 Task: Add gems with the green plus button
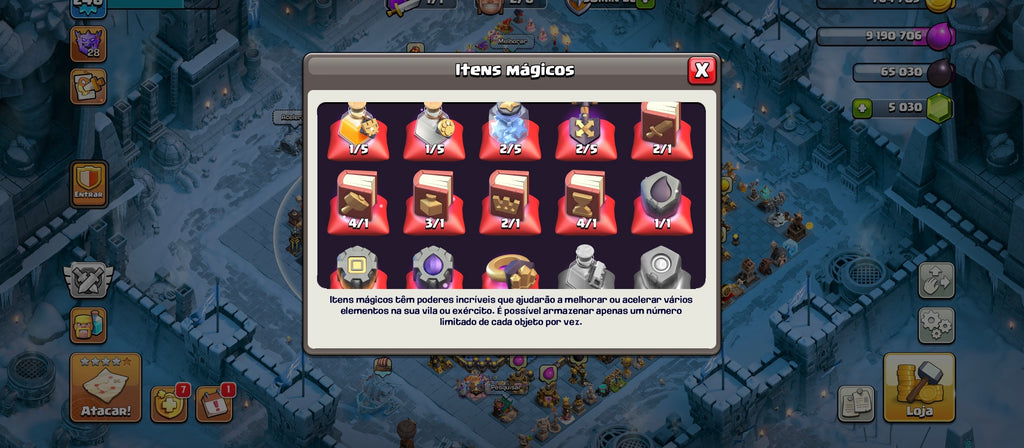pos(862,108)
